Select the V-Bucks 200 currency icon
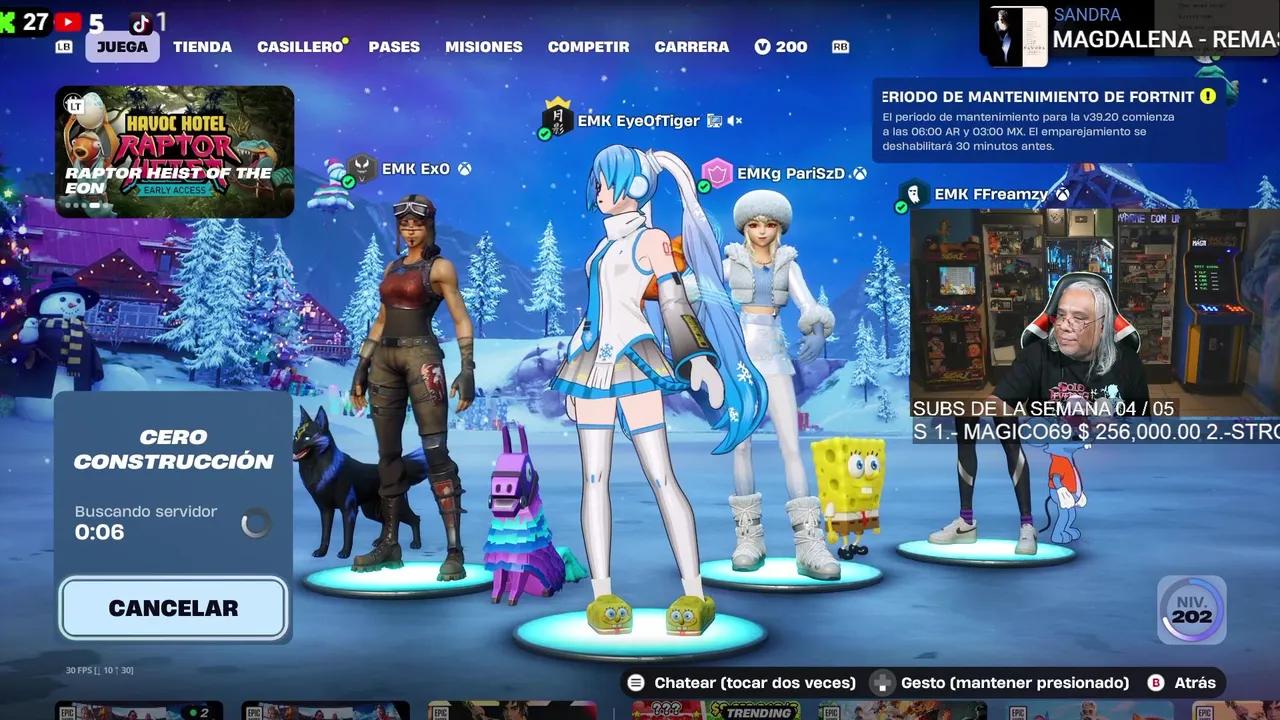Viewport: 1280px width, 720px height. click(x=763, y=46)
